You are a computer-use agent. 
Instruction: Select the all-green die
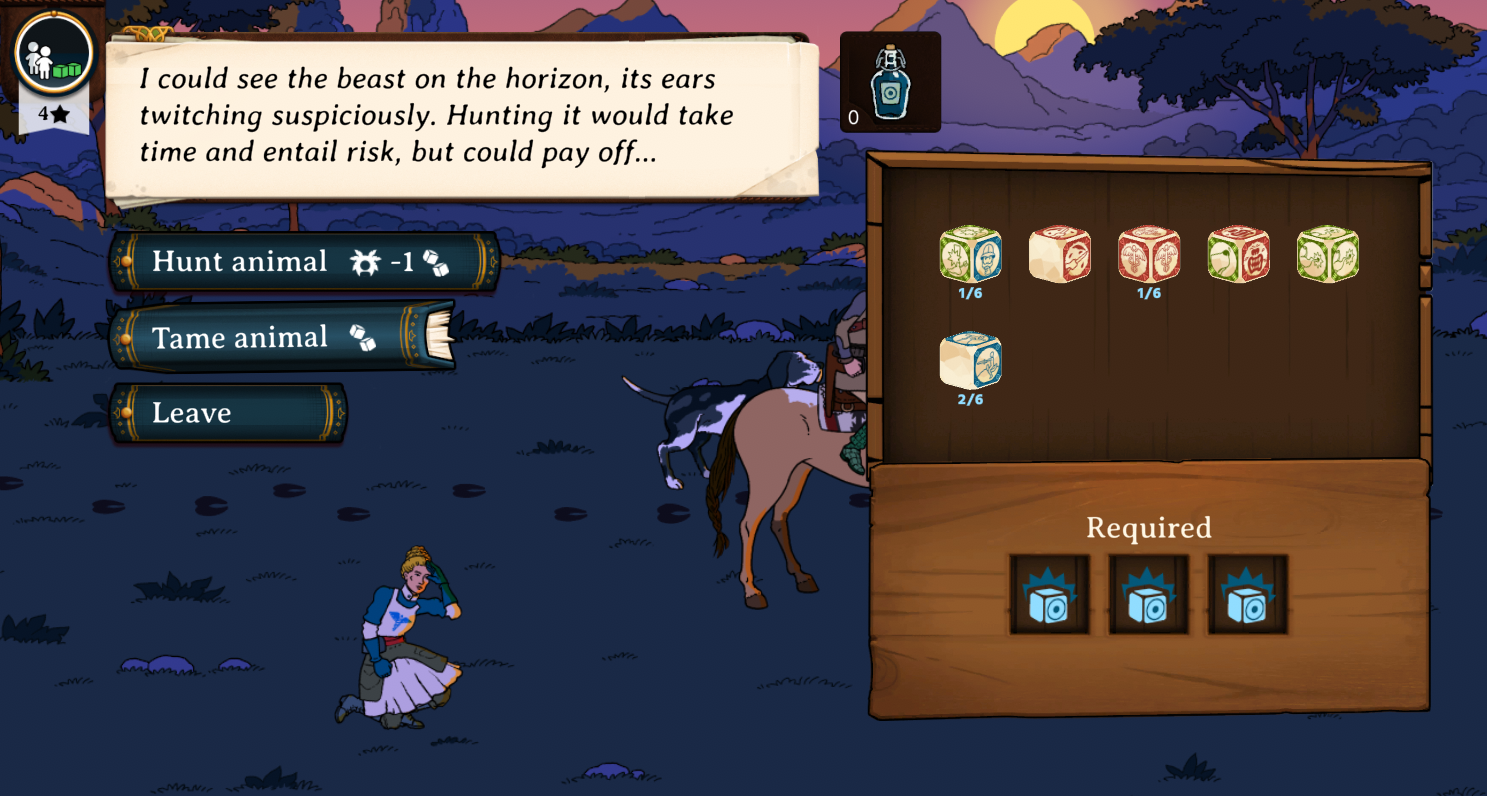(1327, 254)
